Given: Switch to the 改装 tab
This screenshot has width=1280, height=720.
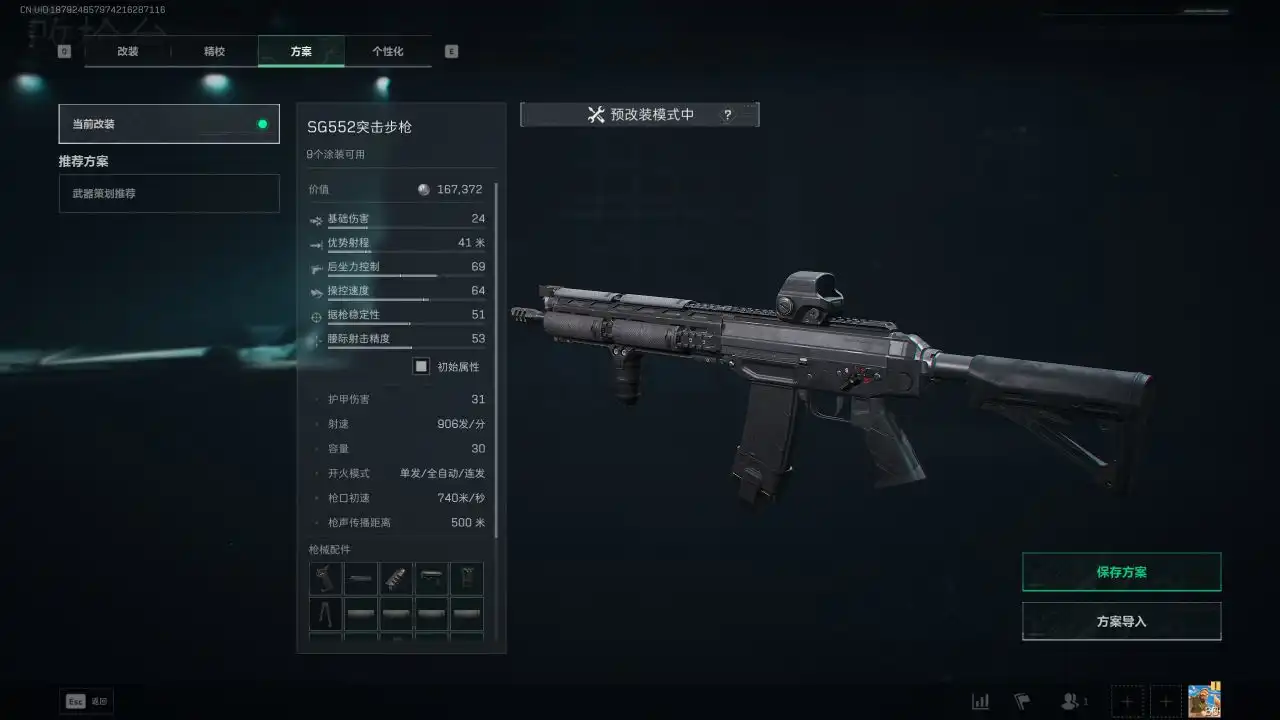Looking at the screenshot, I should point(127,51).
